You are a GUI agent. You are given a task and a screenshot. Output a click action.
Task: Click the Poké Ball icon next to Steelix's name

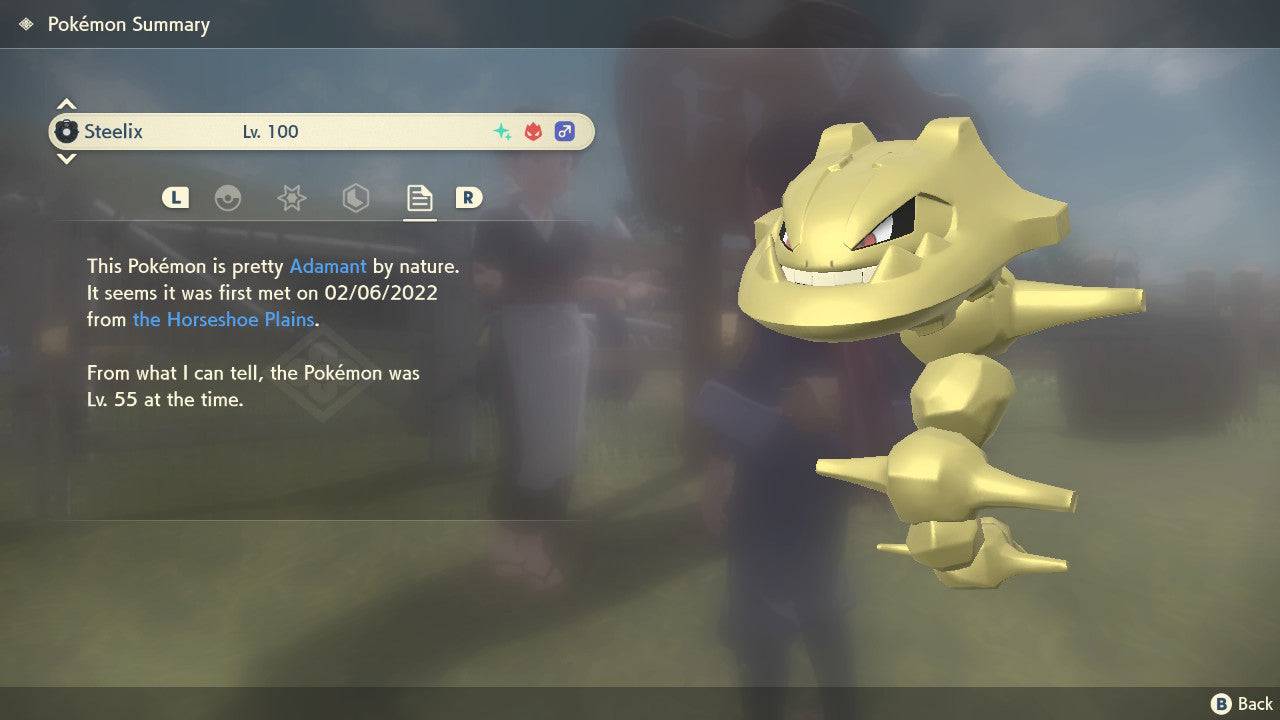68,131
